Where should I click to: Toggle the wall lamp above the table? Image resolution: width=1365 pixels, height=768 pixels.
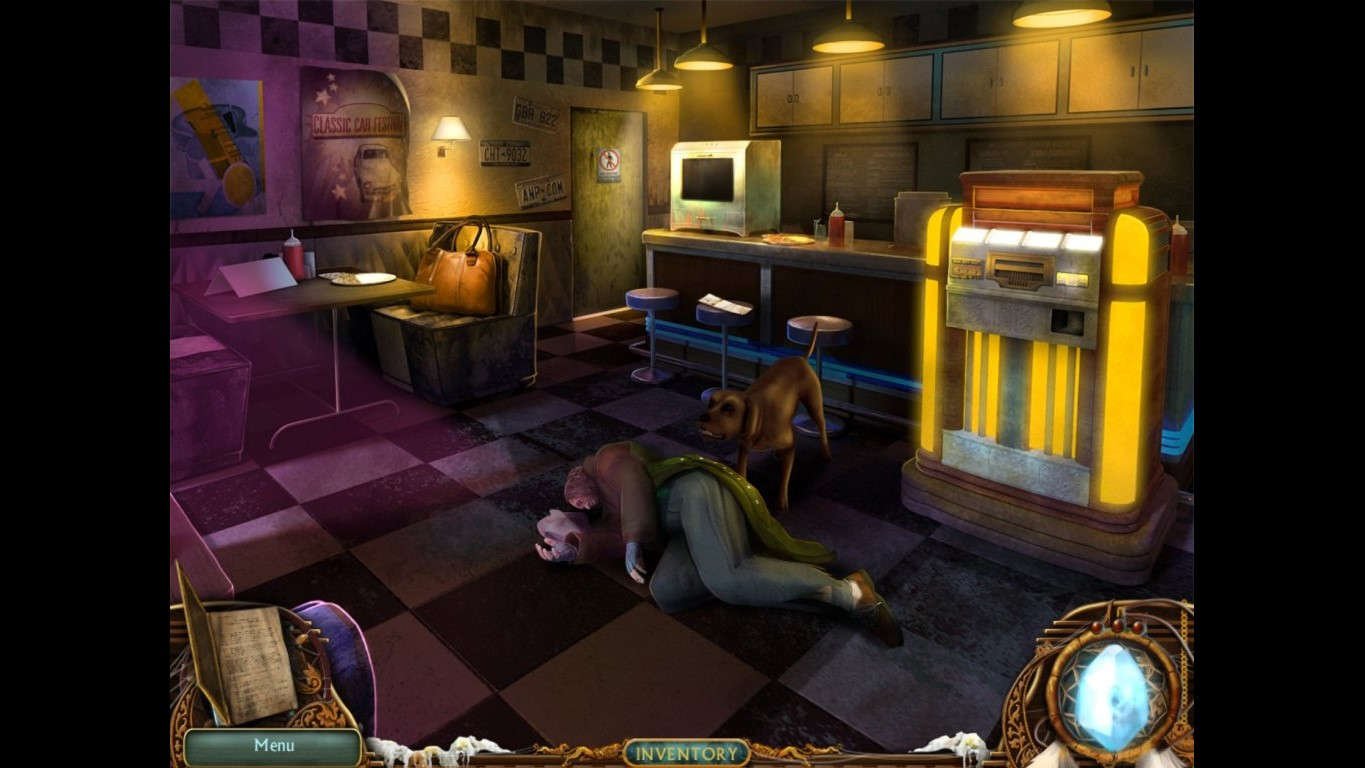pyautogui.click(x=450, y=130)
